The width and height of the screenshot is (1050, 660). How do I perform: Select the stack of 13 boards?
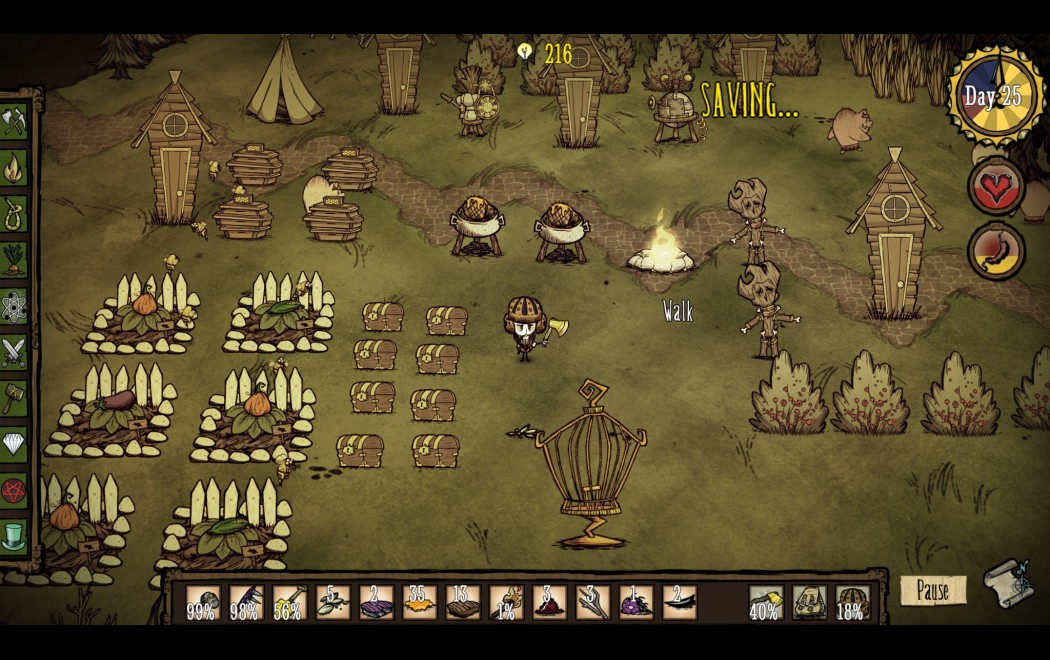coord(463,602)
